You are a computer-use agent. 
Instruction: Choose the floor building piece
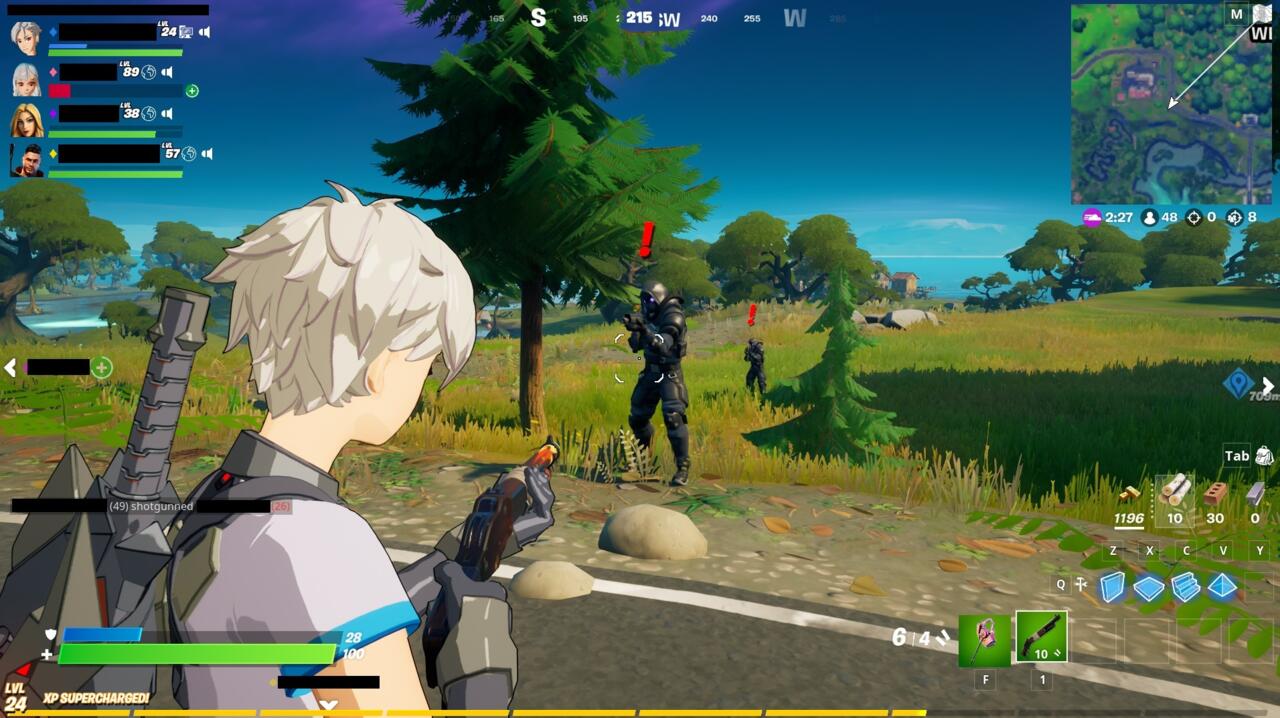point(1148,588)
